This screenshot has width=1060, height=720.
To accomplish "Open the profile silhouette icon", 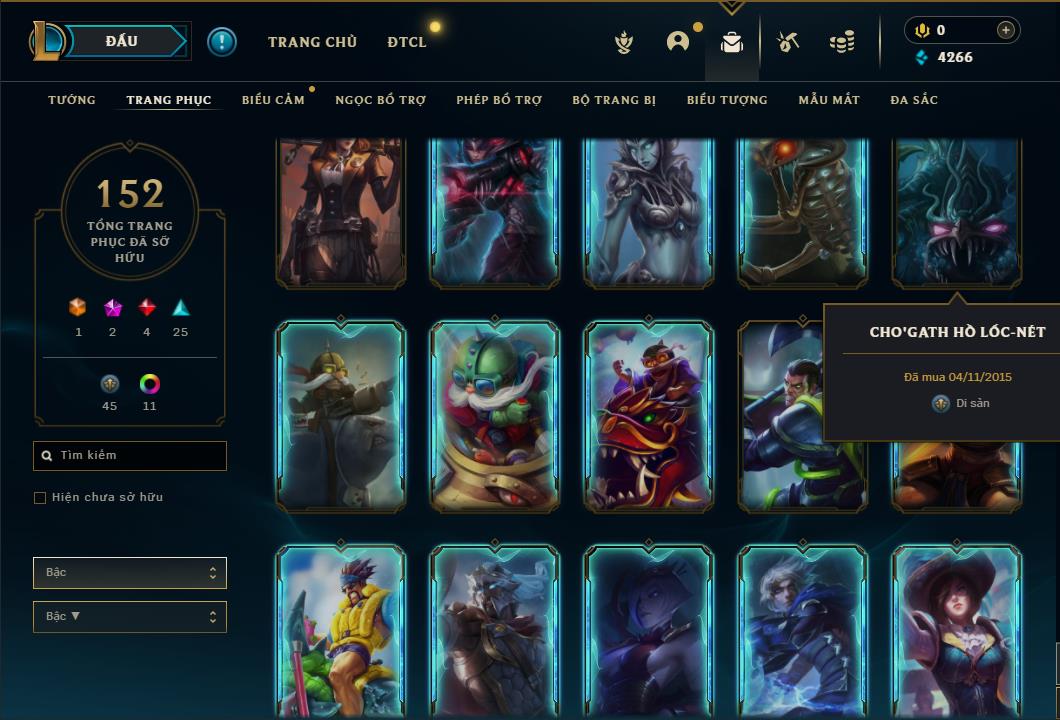I will (678, 42).
